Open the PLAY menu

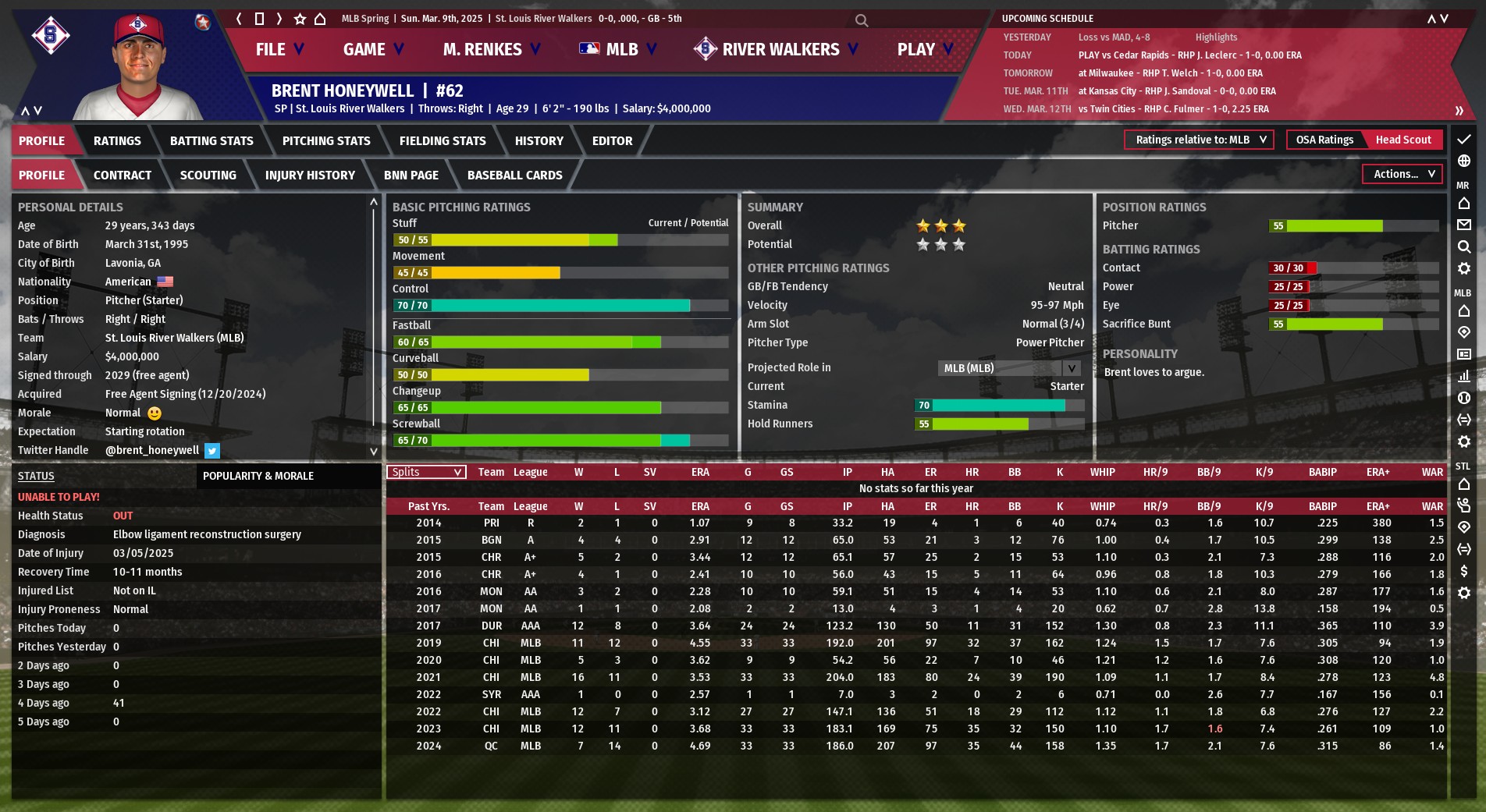pos(925,50)
